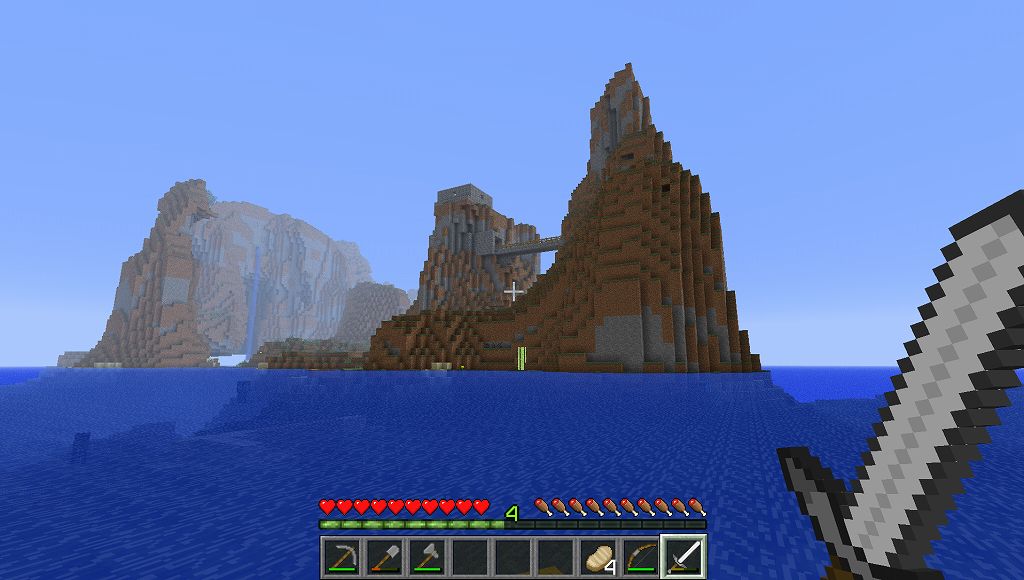
Task: Select the pickaxe hotbar slot
Action: point(342,556)
